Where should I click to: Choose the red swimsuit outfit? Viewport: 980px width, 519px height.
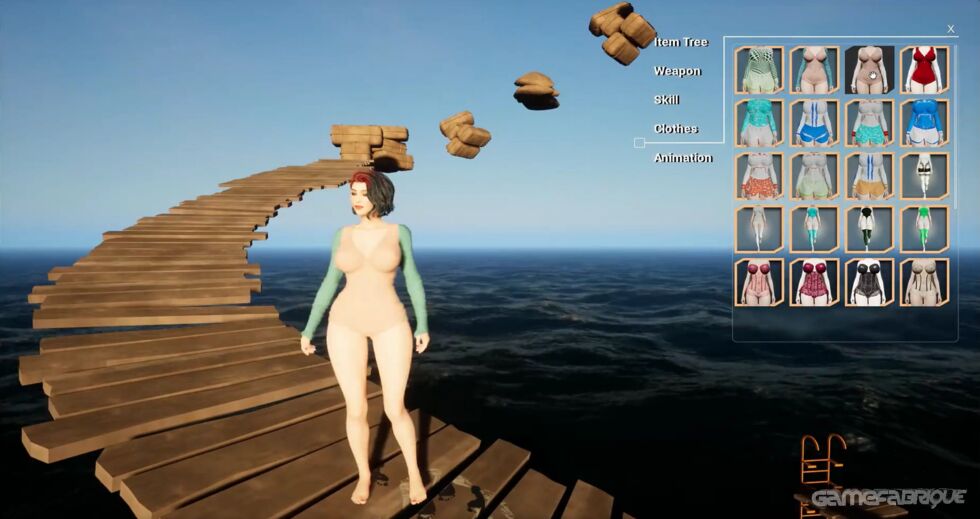point(924,70)
